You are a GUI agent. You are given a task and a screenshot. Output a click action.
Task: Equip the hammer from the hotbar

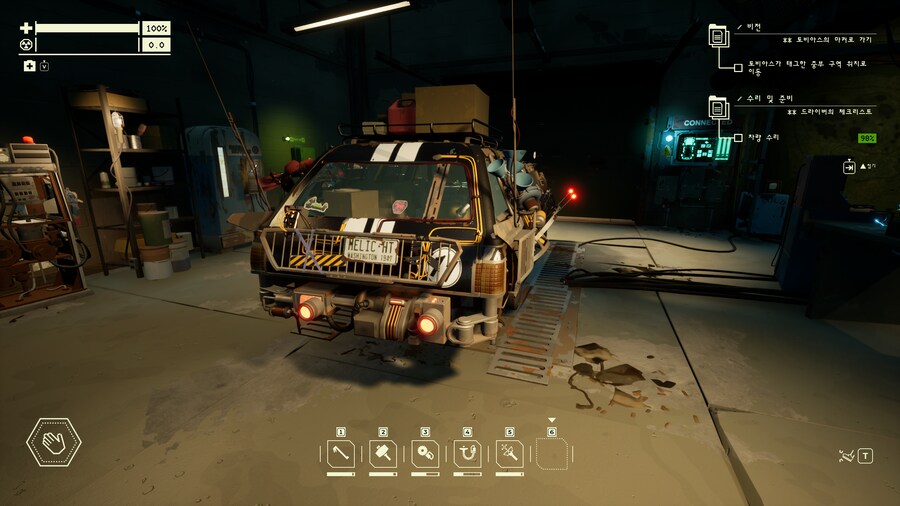(383, 454)
